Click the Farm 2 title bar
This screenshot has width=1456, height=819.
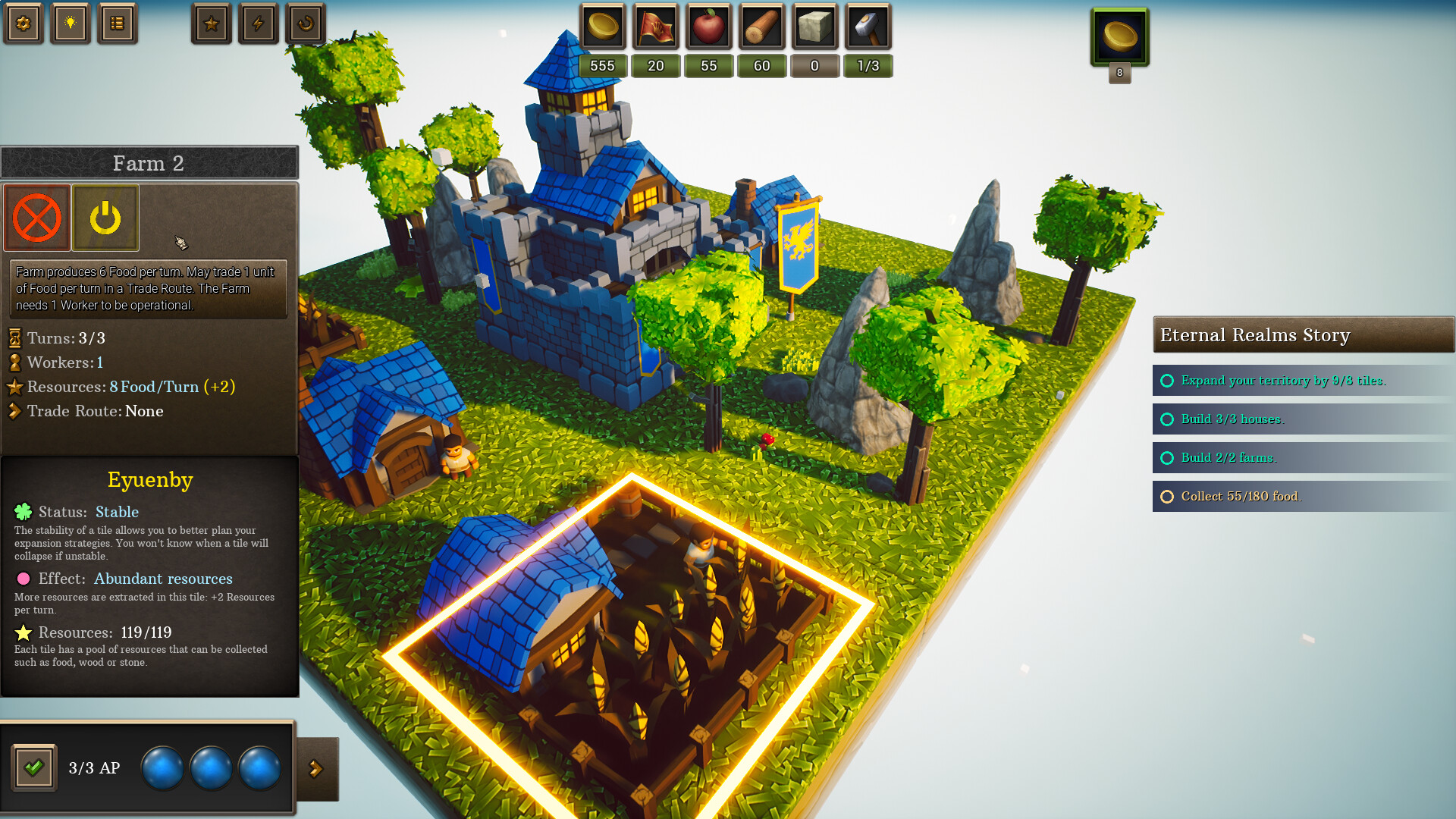point(149,163)
